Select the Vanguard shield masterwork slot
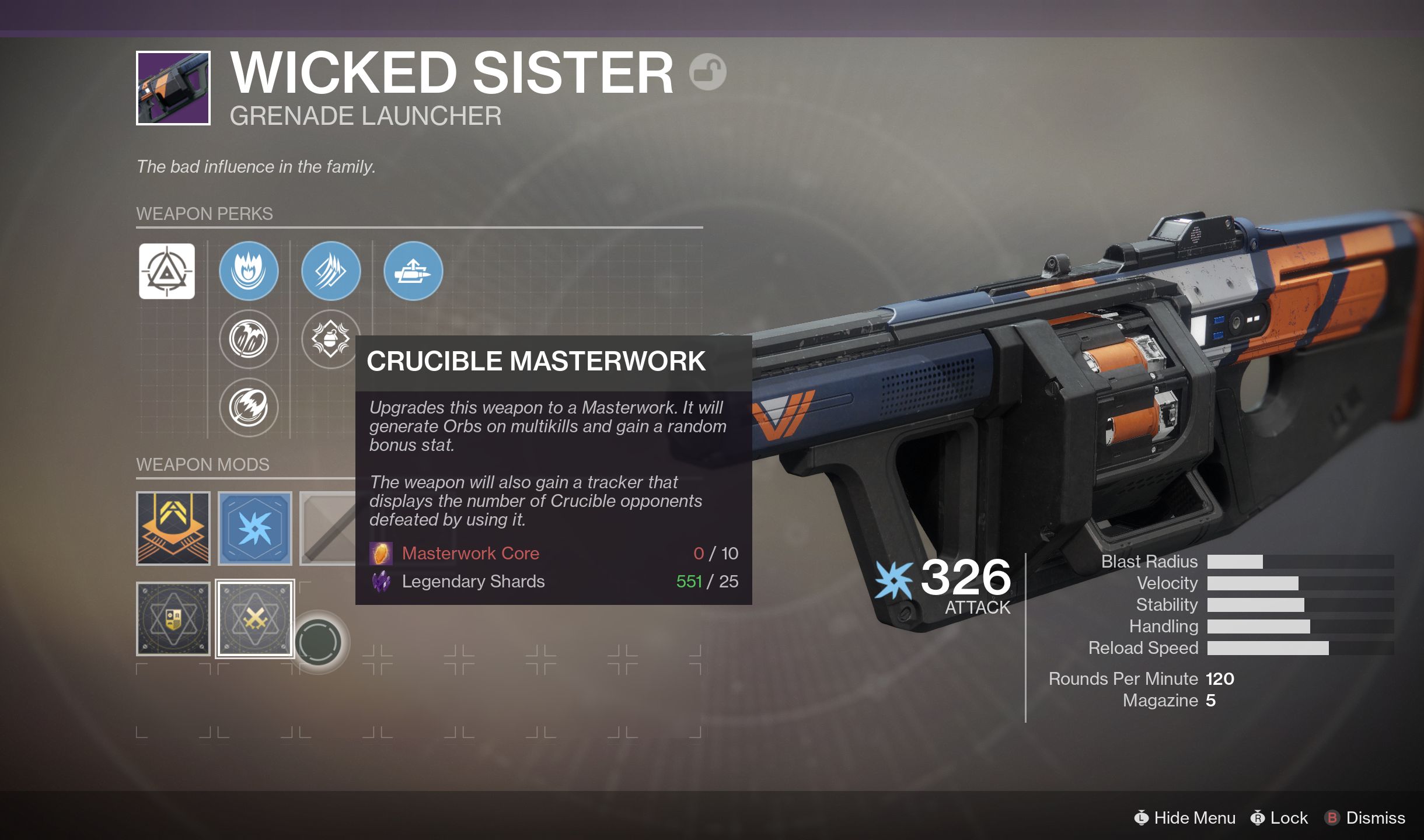The height and width of the screenshot is (840, 1424). [x=173, y=619]
